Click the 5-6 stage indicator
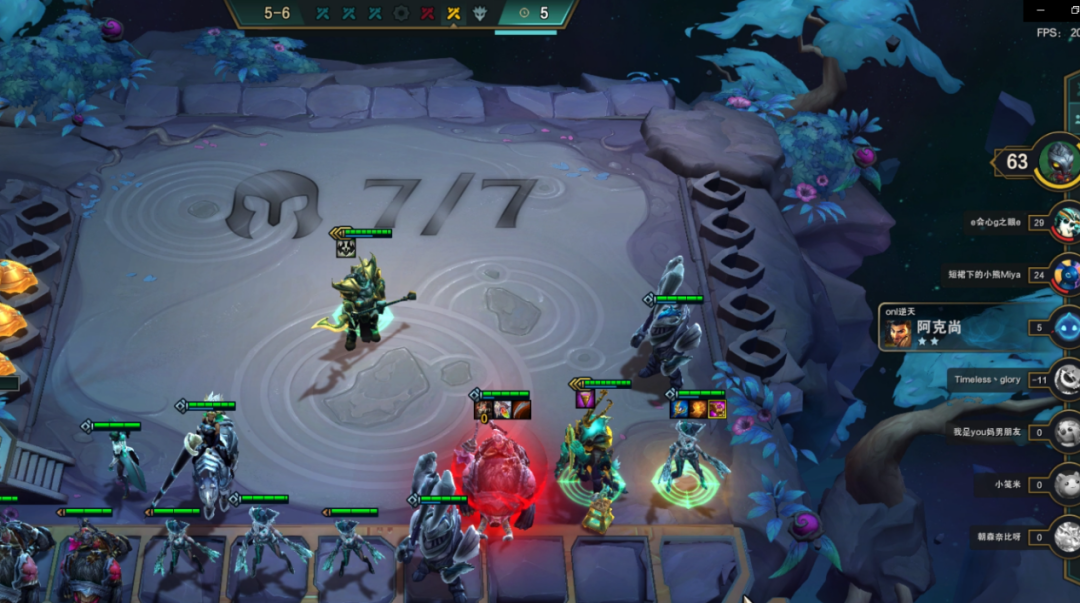1080x603 pixels. click(x=277, y=13)
